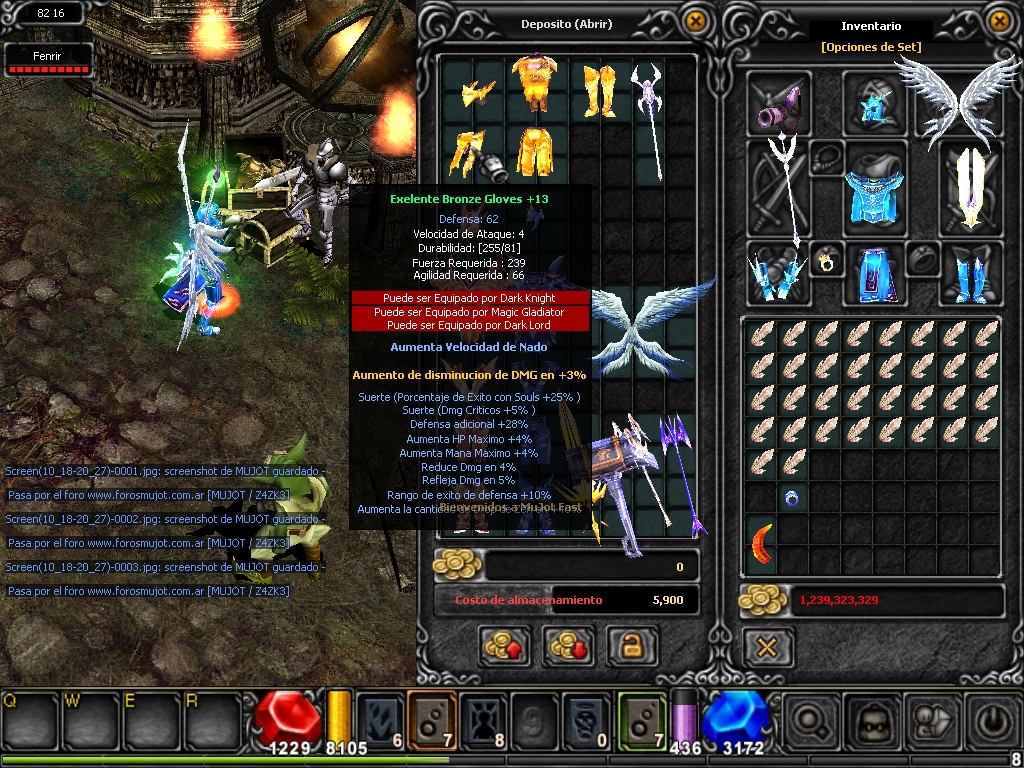Click the deposit zen coins button
Screen dimensions: 1024x768
(x=505, y=646)
